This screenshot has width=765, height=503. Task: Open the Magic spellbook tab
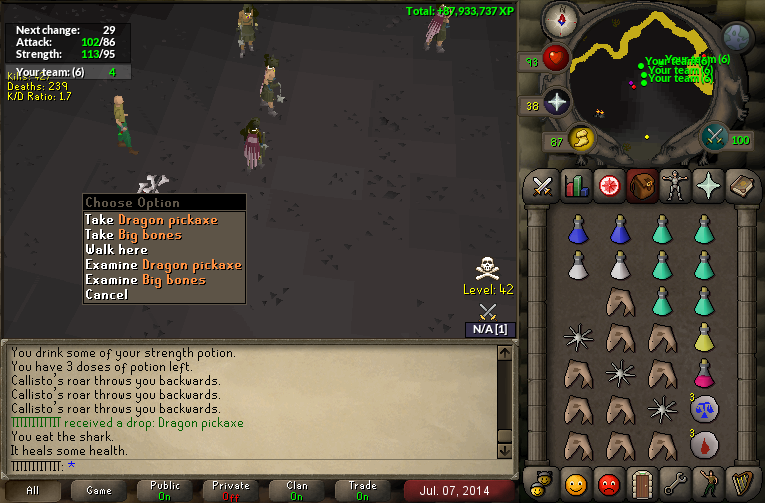tap(740, 186)
